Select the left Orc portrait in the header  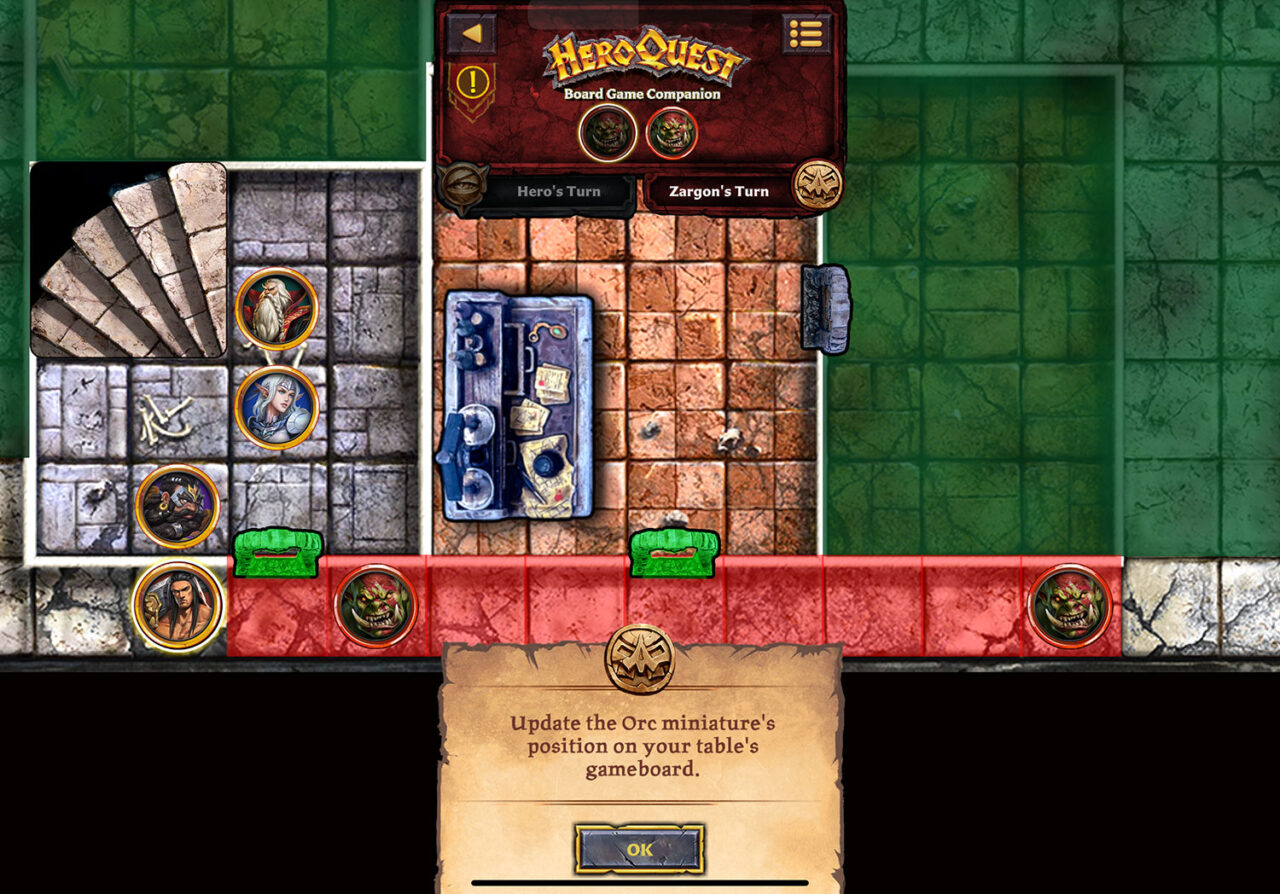pyautogui.click(x=607, y=130)
